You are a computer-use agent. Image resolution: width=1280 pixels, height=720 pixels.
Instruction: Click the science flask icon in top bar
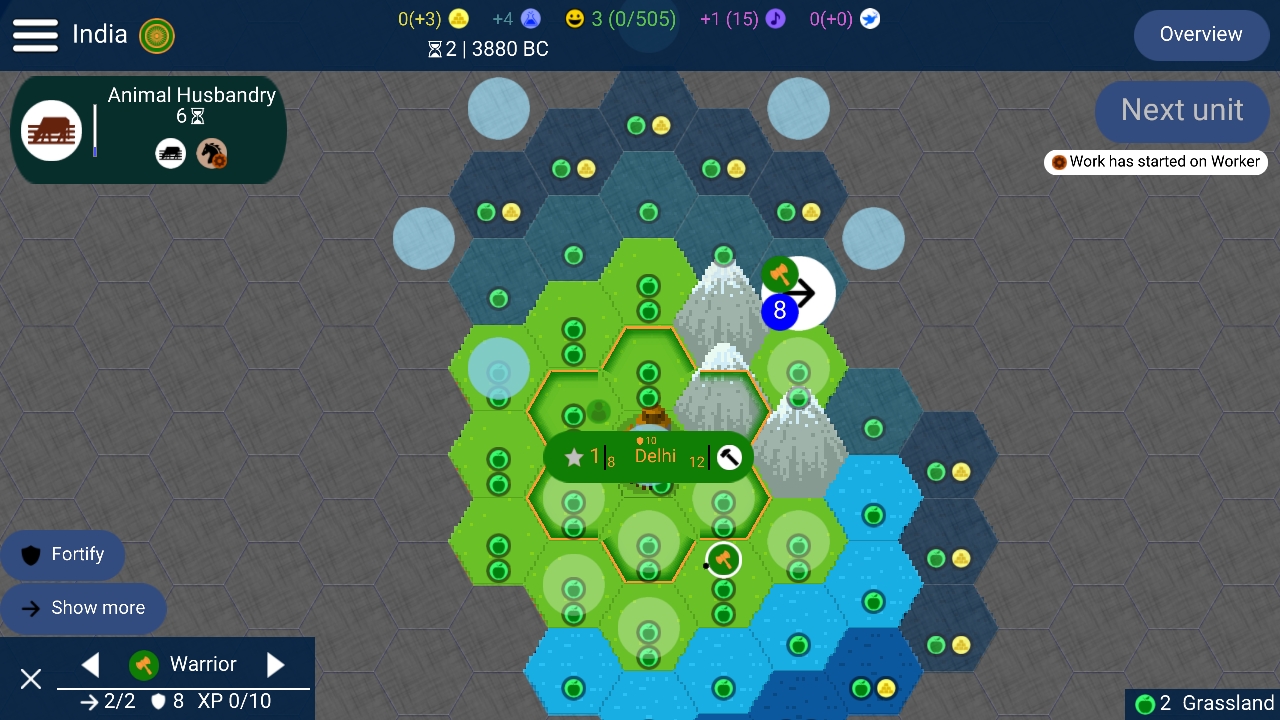(530, 18)
